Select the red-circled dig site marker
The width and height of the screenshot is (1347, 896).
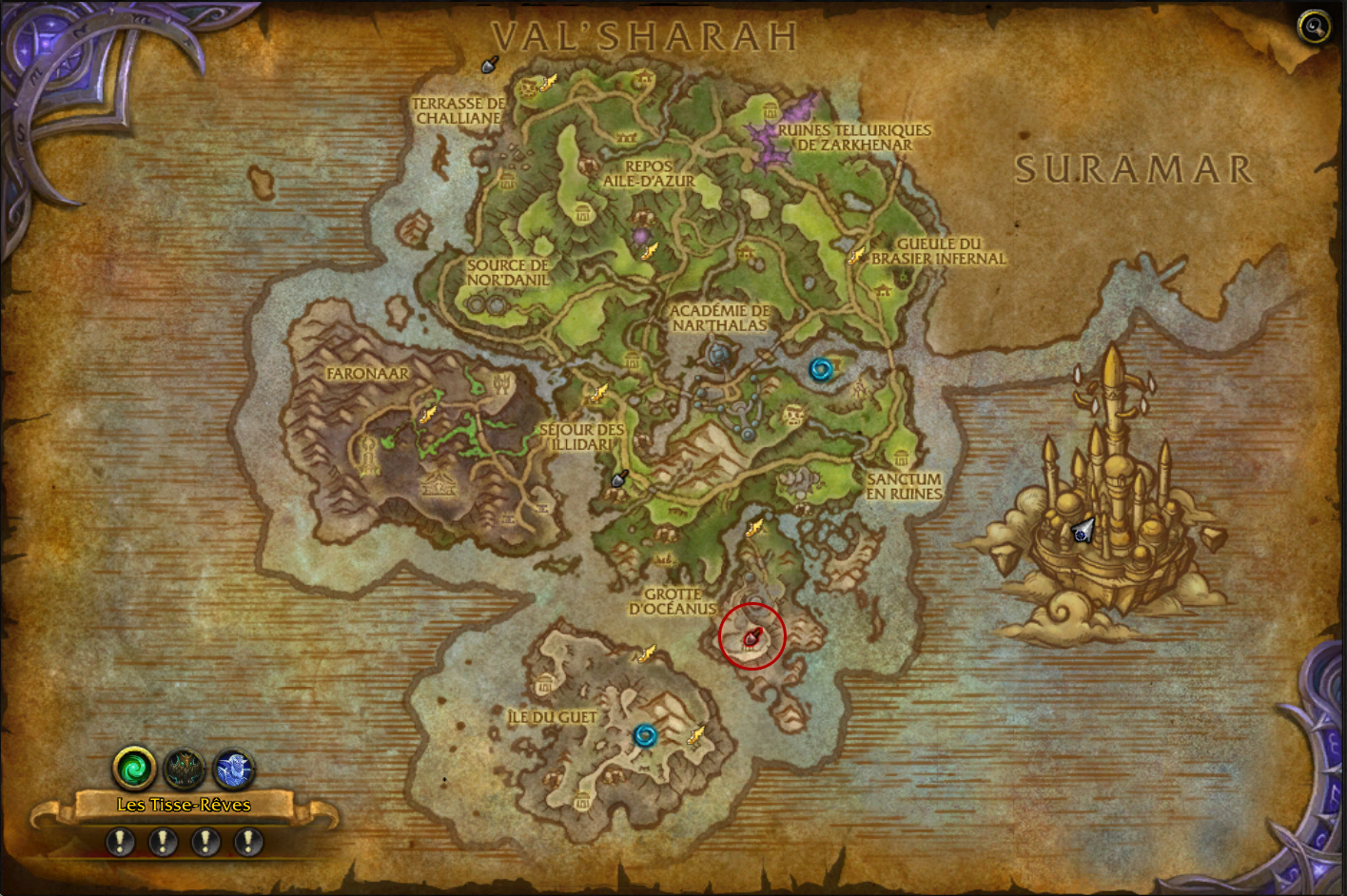tap(752, 636)
